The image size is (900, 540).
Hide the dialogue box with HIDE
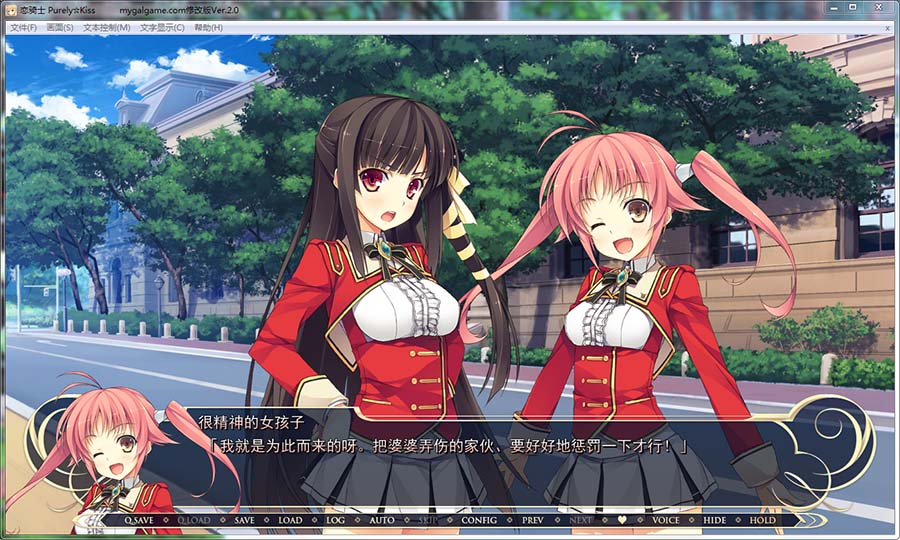[714, 520]
